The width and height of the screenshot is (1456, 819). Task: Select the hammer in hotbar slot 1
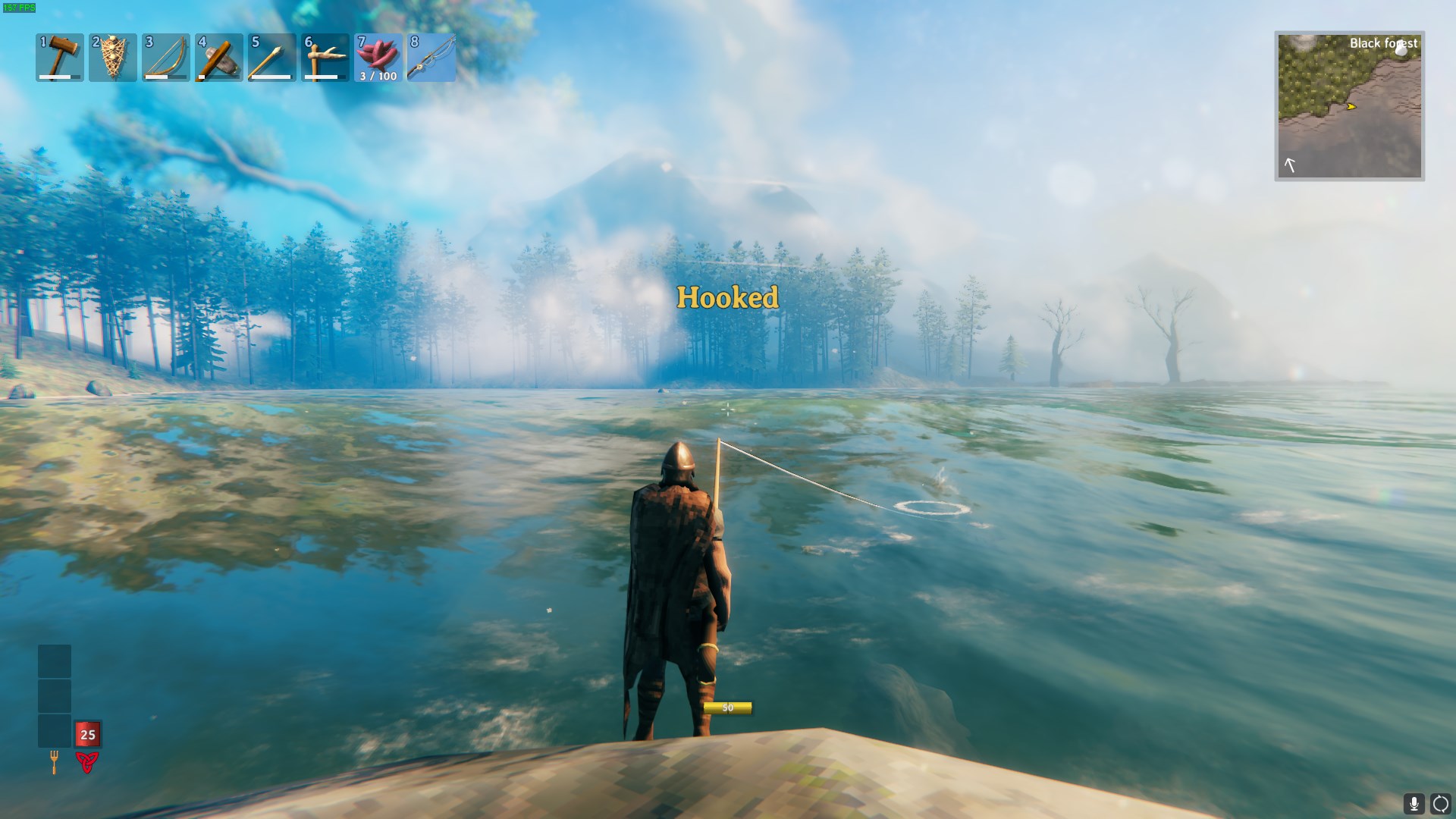click(x=60, y=57)
